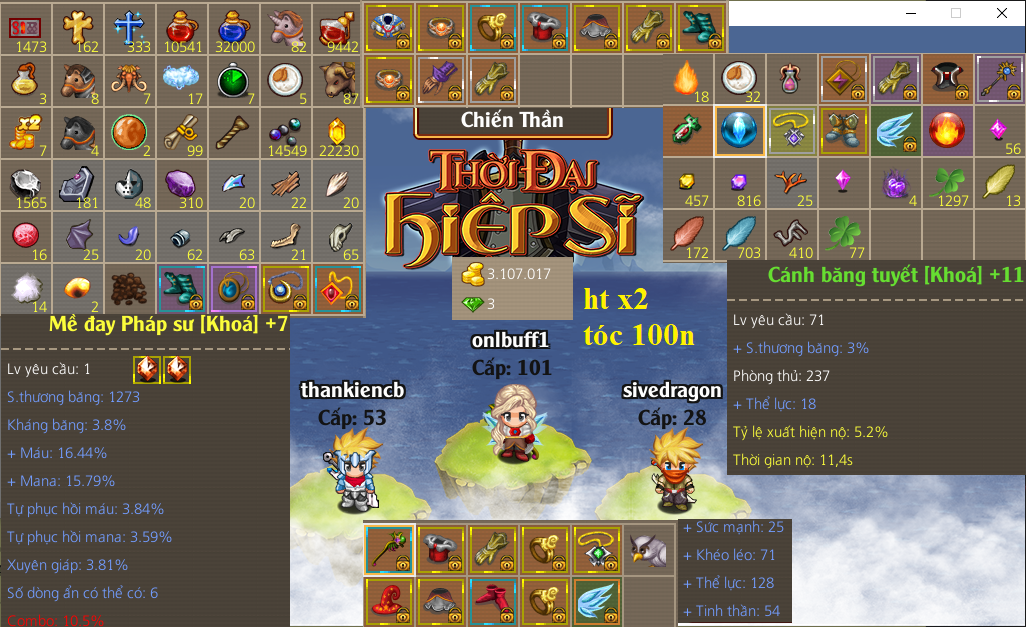The image size is (1026, 627).
Task: Pick the unicorn mount item
Action: (285, 26)
